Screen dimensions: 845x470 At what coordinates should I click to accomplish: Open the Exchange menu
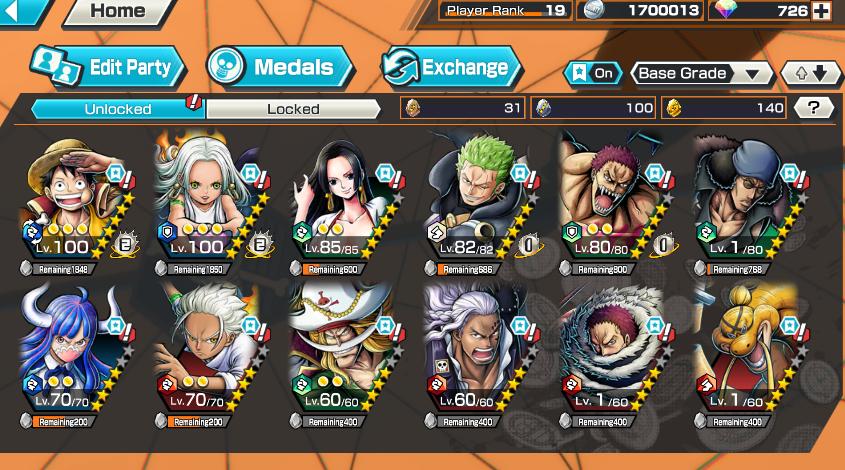coord(452,67)
